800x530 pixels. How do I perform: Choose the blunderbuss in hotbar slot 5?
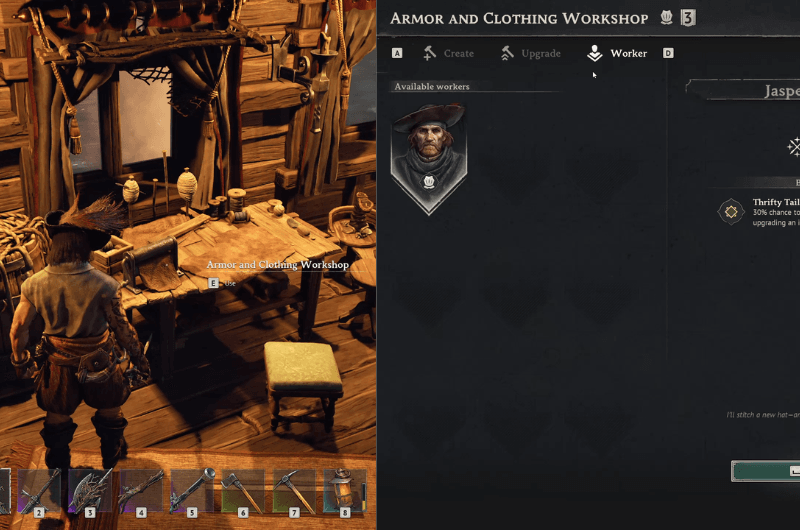tap(192, 490)
